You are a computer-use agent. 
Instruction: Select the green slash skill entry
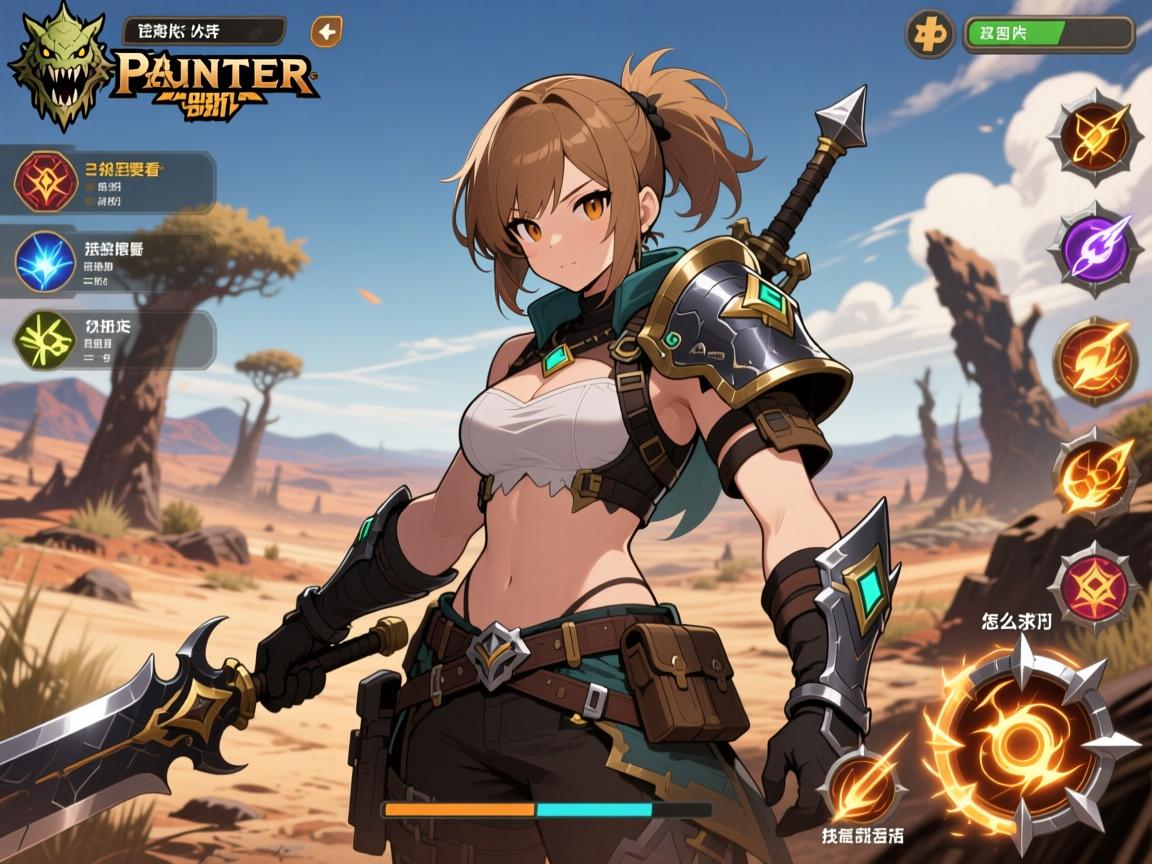click(x=45, y=340)
